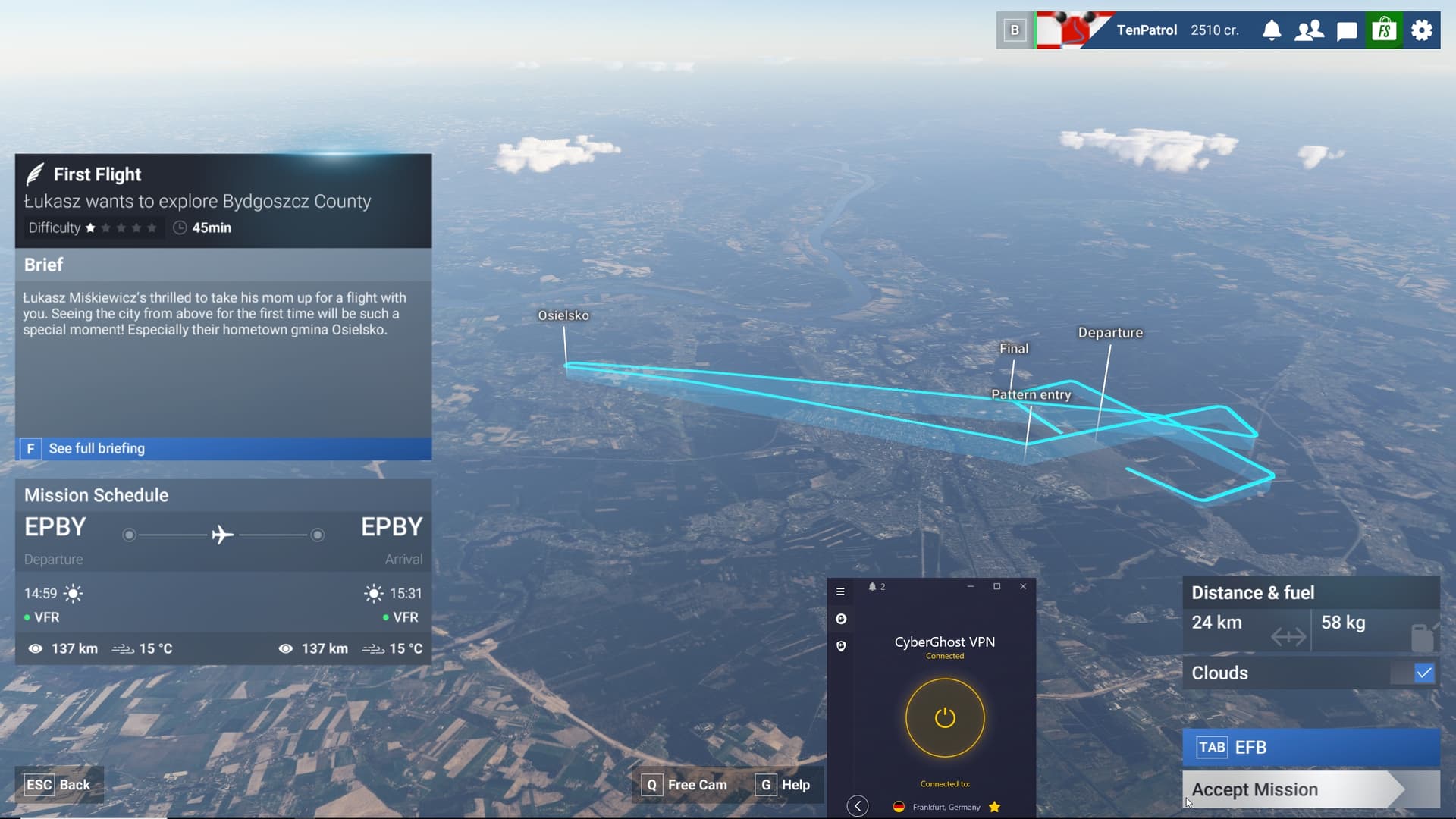Select the ghost icon in CyberGhost sidebar
The height and width of the screenshot is (819, 1456).
pos(842,618)
